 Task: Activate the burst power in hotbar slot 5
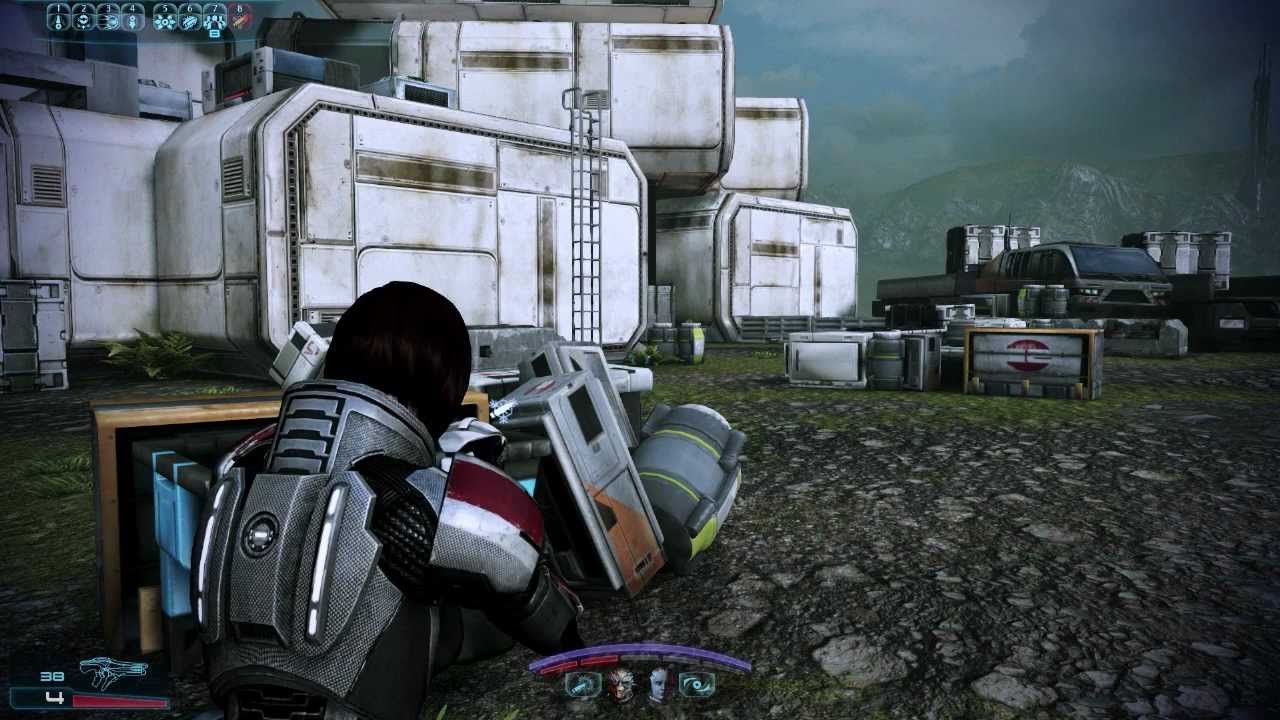tap(166, 20)
